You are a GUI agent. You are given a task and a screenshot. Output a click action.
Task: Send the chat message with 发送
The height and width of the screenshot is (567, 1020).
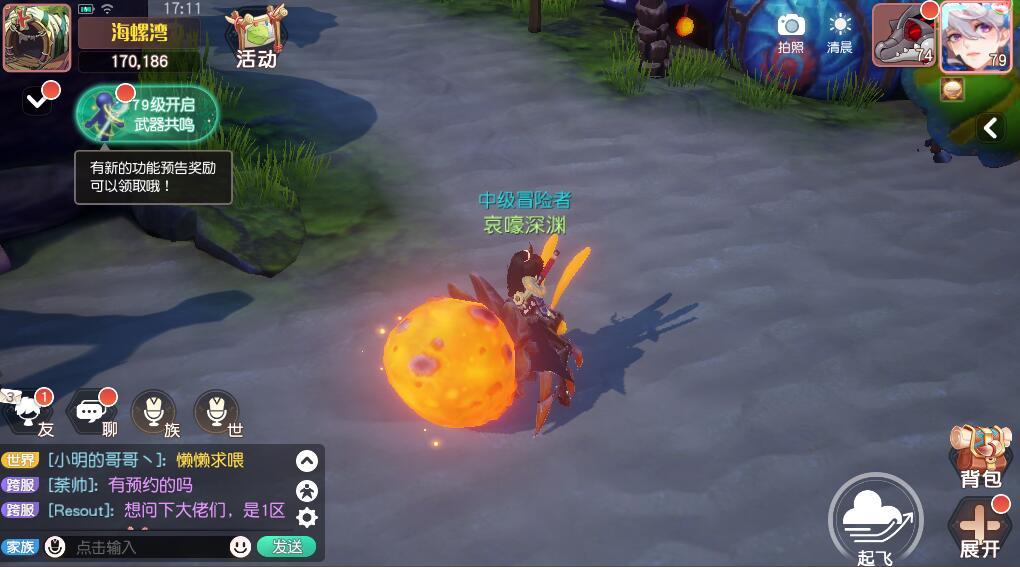click(x=287, y=547)
